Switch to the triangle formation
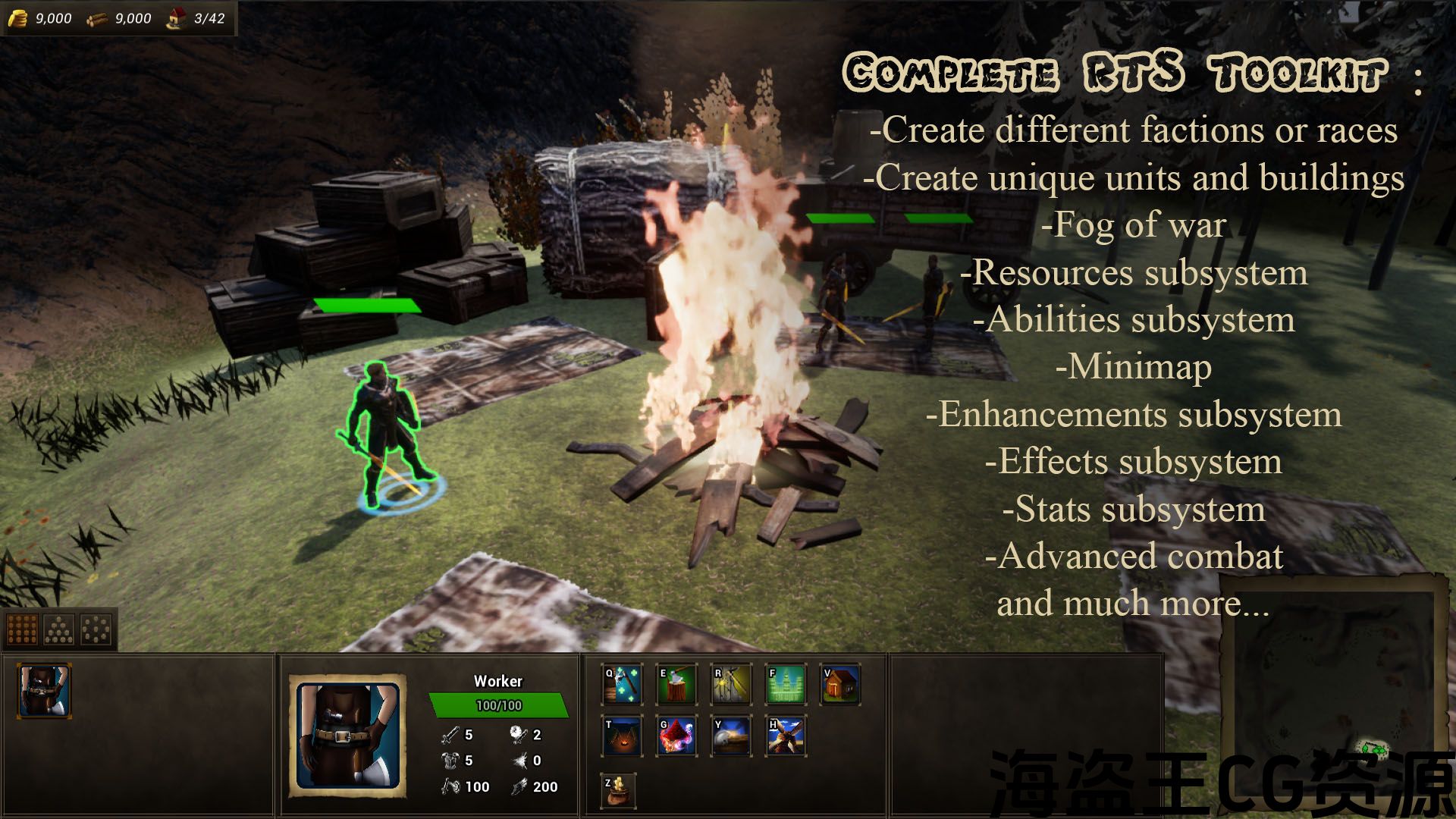The width and height of the screenshot is (1456, 819). pyautogui.click(x=59, y=629)
